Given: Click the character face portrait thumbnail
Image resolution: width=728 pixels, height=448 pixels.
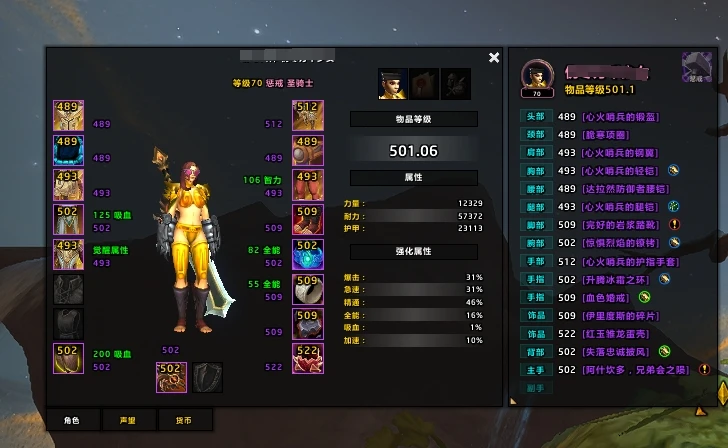Looking at the screenshot, I should tap(392, 84).
